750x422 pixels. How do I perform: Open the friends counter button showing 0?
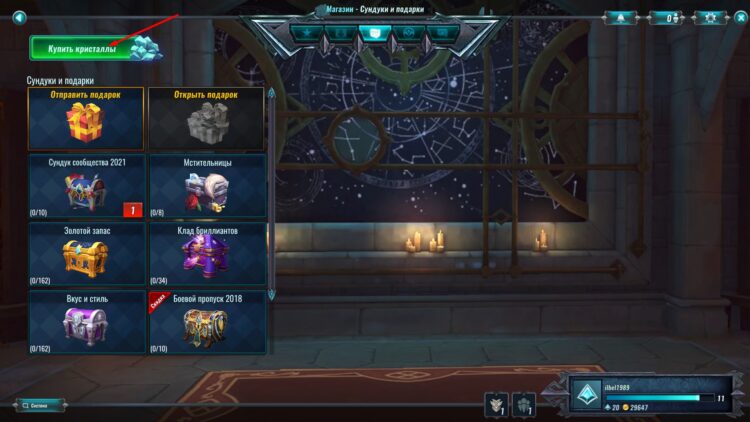click(x=666, y=17)
